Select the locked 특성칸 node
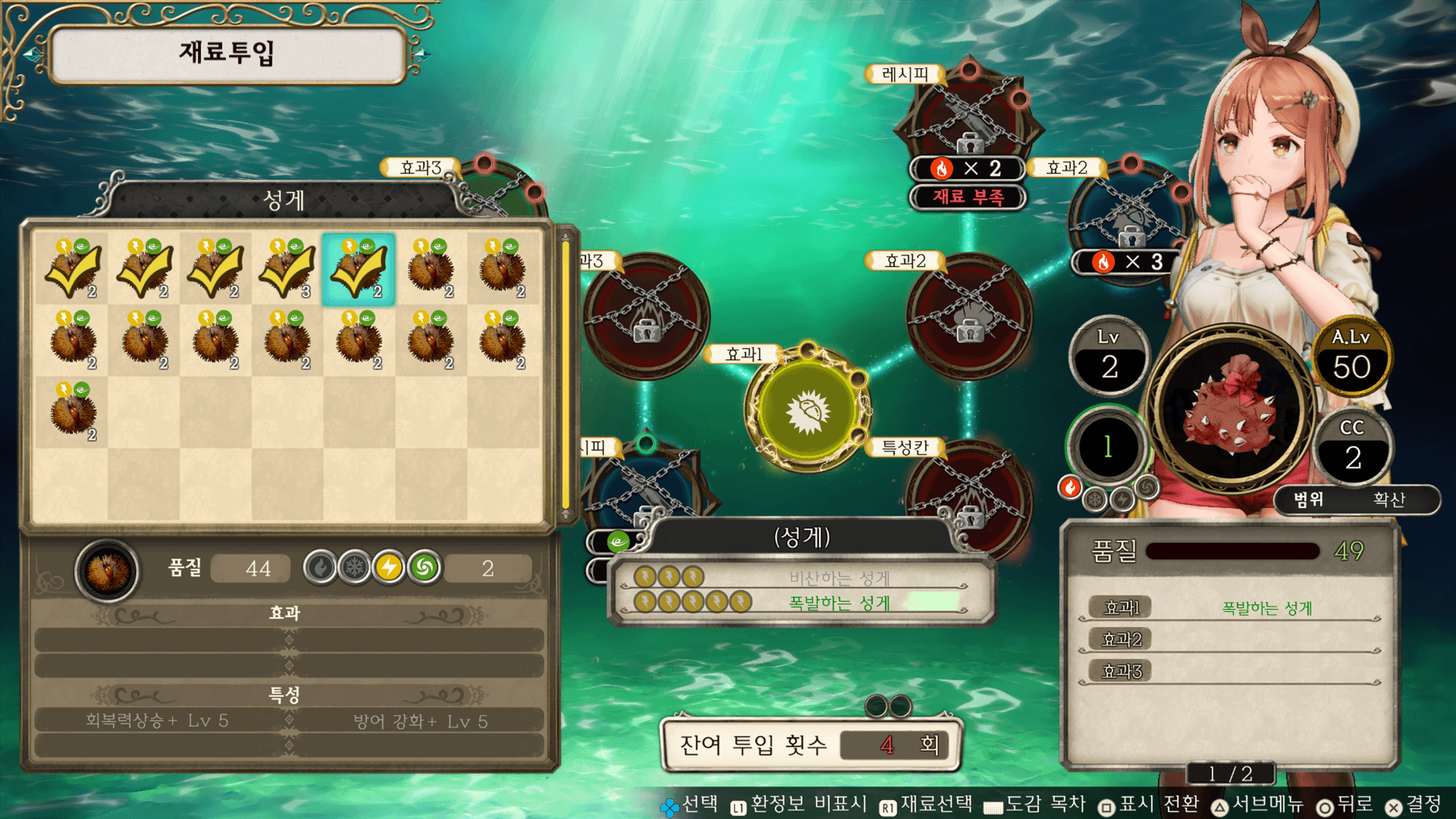Screen dimensions: 1456x819 [968, 493]
